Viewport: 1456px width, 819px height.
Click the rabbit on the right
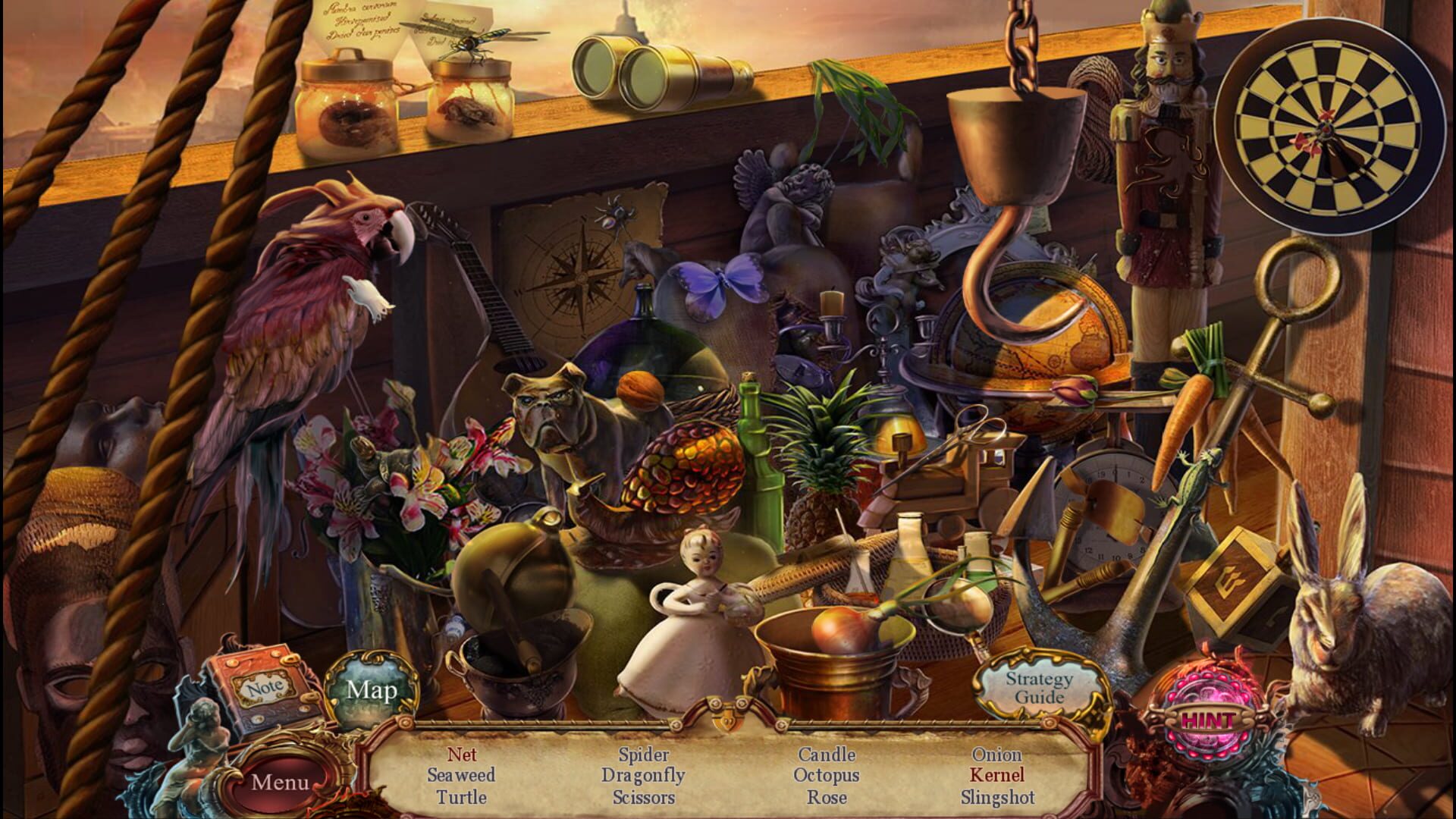coord(1380,645)
